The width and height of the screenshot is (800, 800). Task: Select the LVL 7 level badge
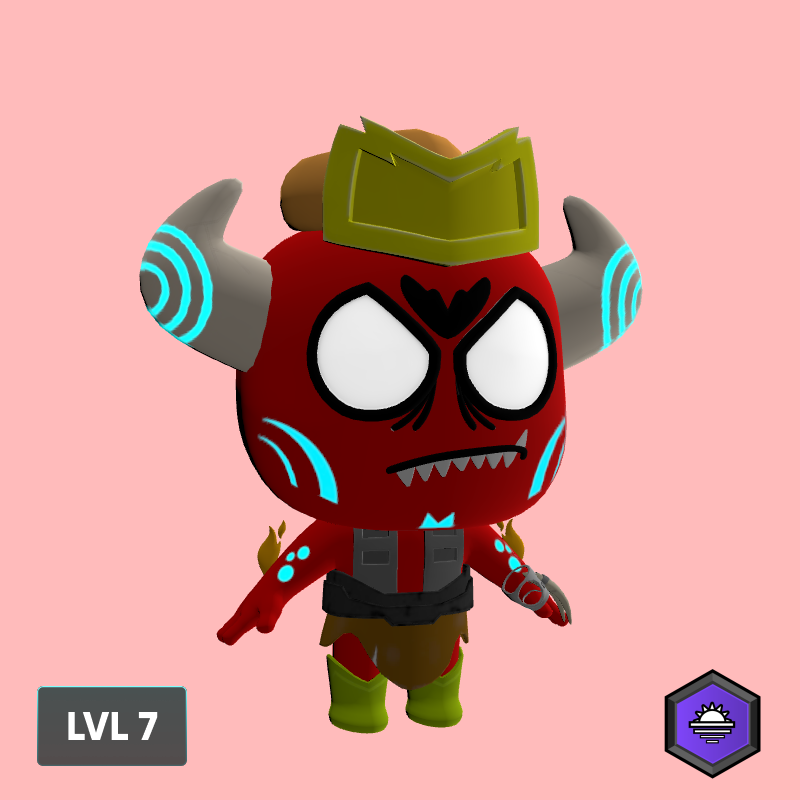pyautogui.click(x=112, y=726)
